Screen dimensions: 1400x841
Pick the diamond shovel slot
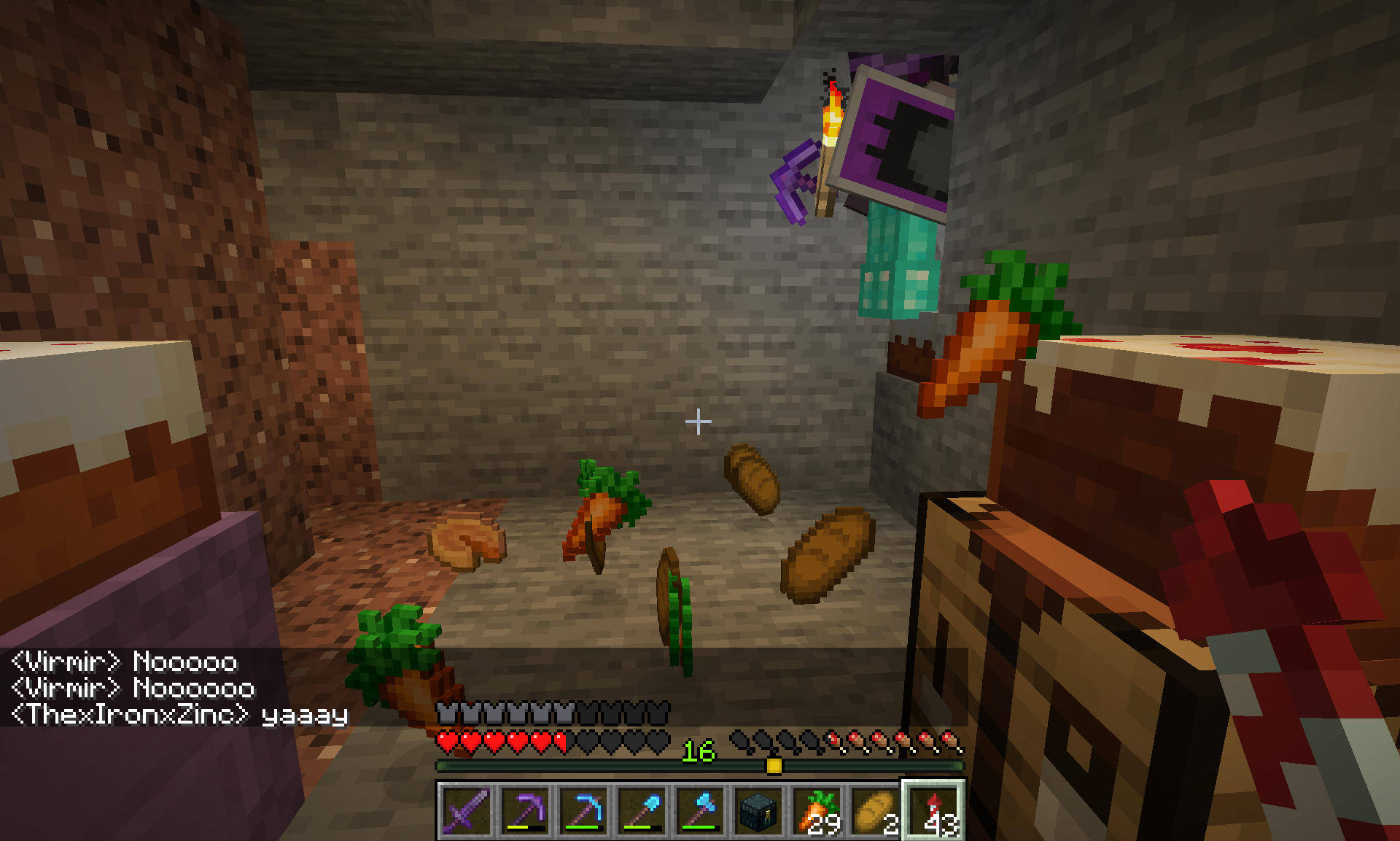[x=642, y=810]
